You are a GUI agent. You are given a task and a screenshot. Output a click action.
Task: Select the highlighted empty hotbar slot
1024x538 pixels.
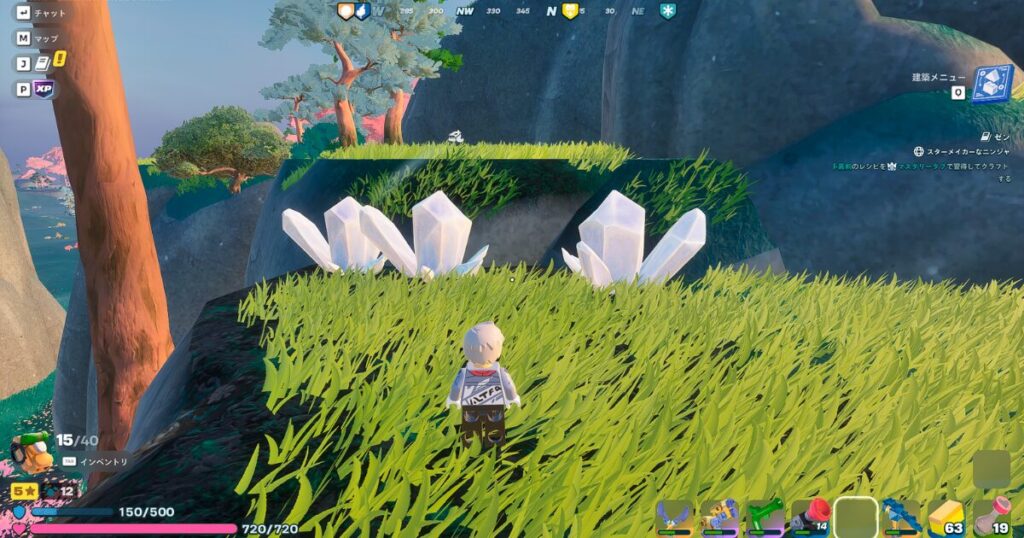[x=856, y=516]
